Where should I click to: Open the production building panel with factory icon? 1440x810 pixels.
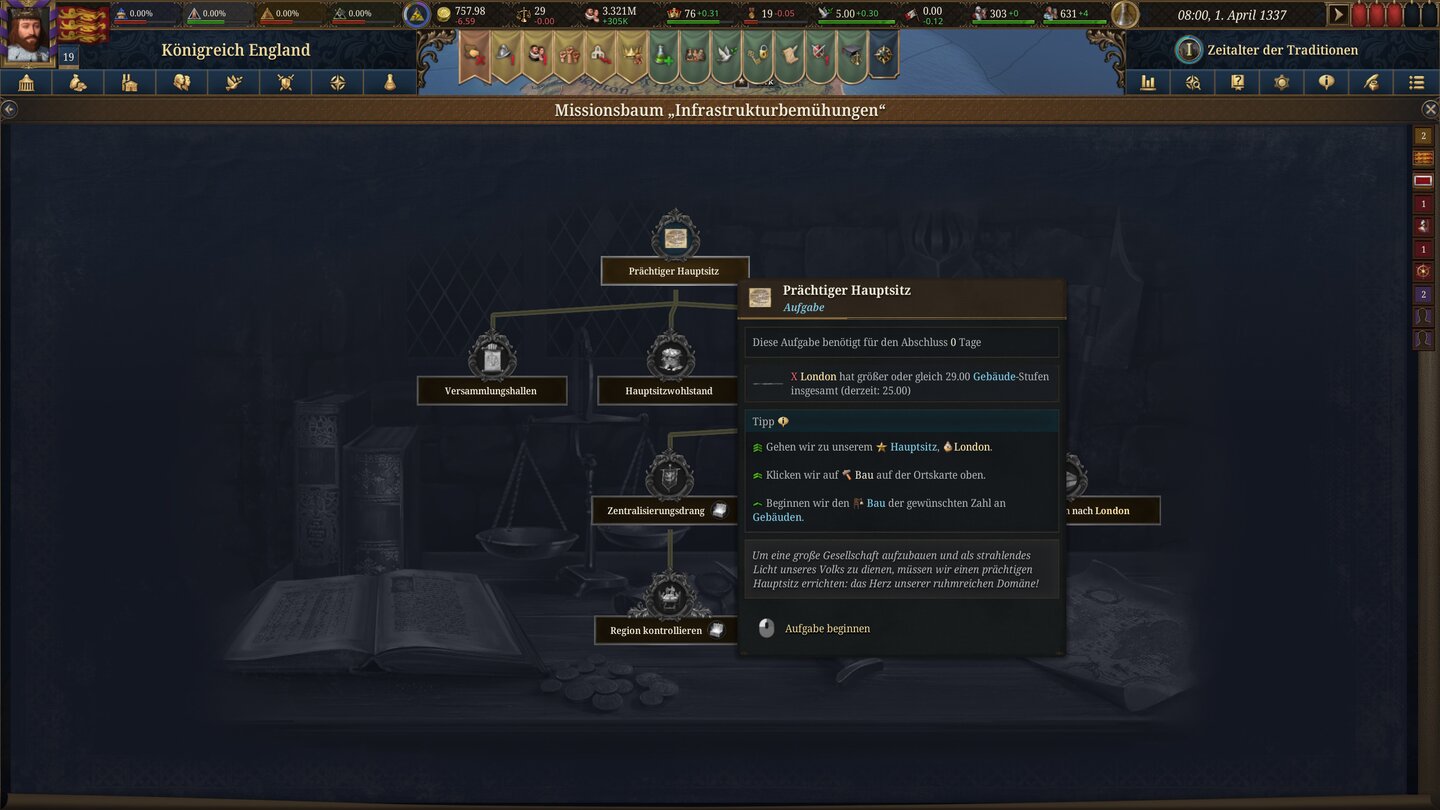click(129, 82)
